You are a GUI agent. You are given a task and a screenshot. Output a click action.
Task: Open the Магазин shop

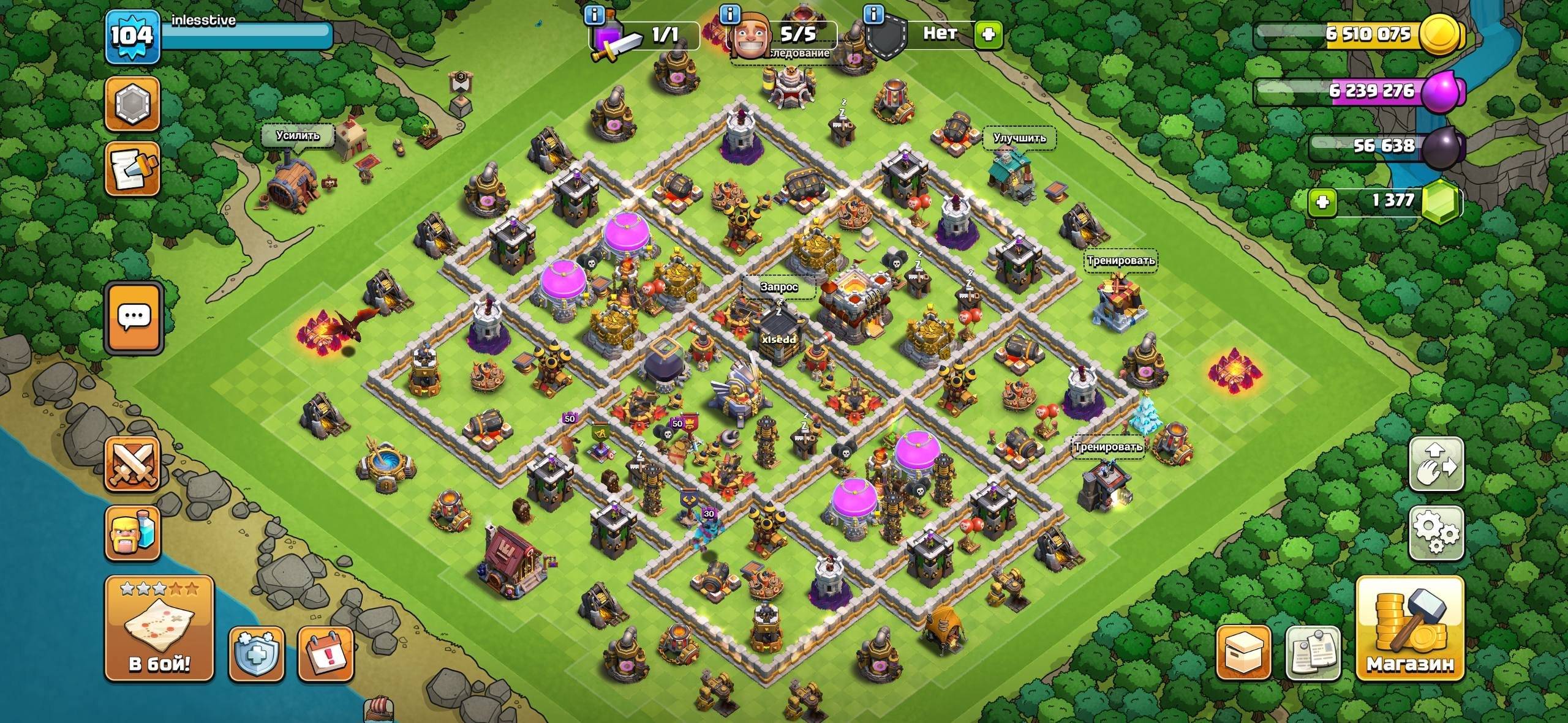(1409, 628)
